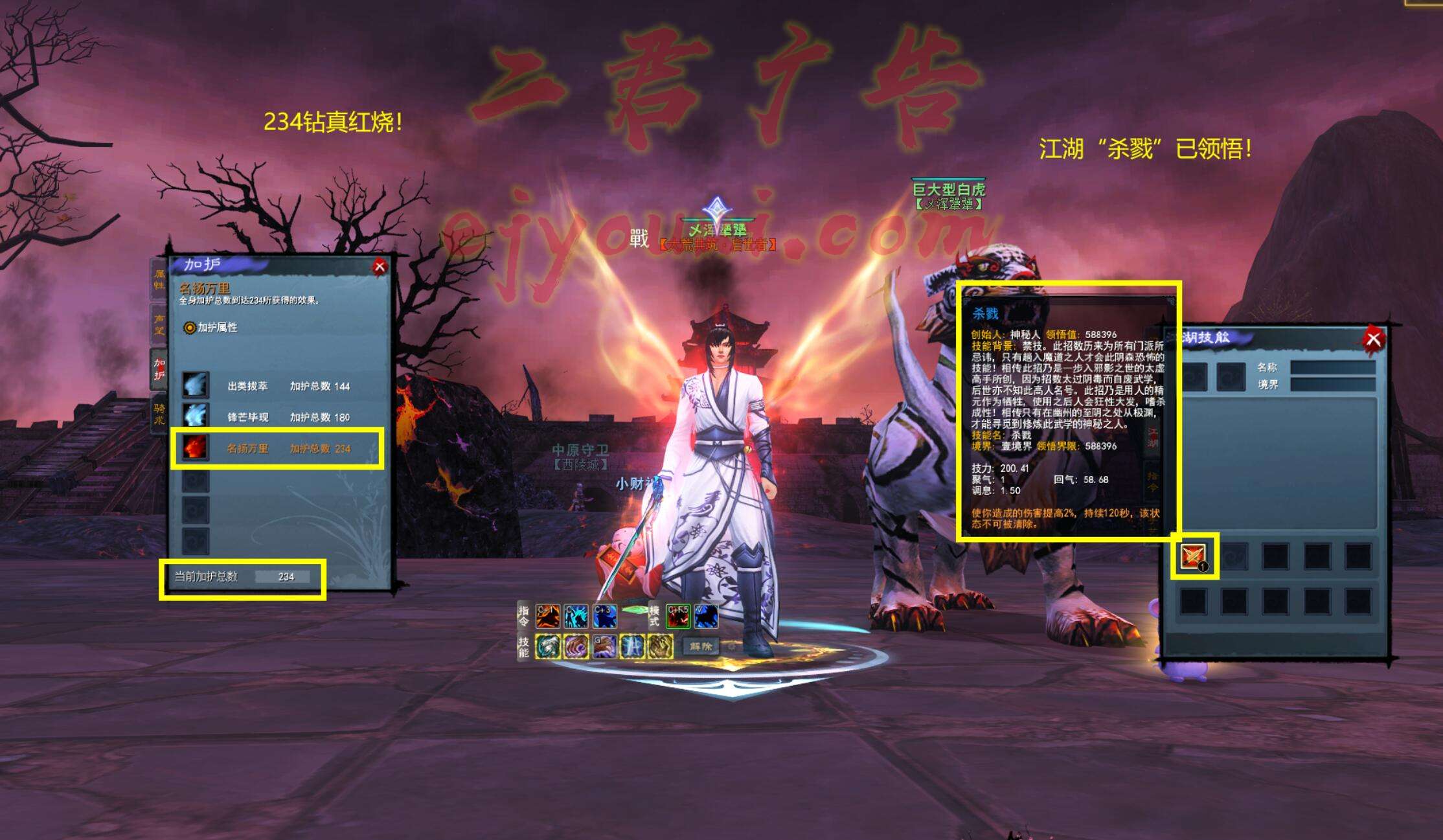Switch to the 骑术 riding tab

tap(159, 413)
